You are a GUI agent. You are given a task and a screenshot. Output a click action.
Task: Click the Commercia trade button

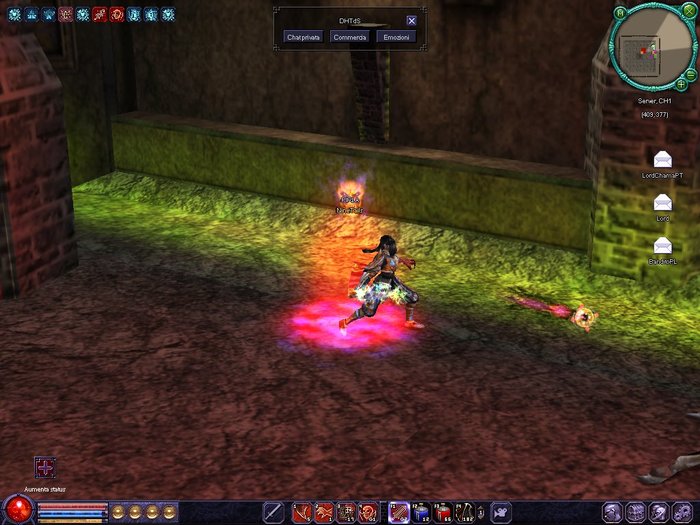coord(350,37)
